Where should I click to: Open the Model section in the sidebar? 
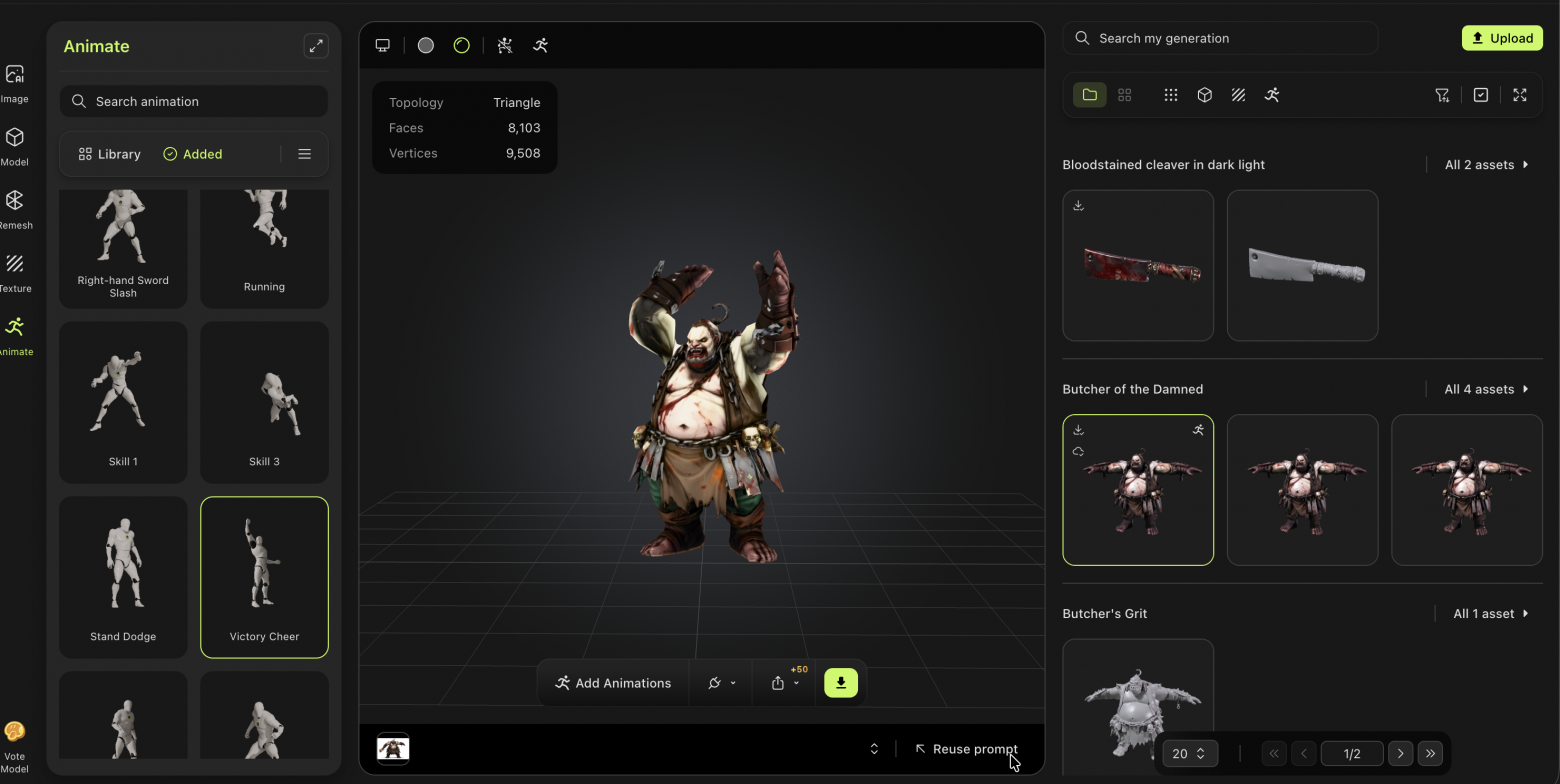point(15,146)
